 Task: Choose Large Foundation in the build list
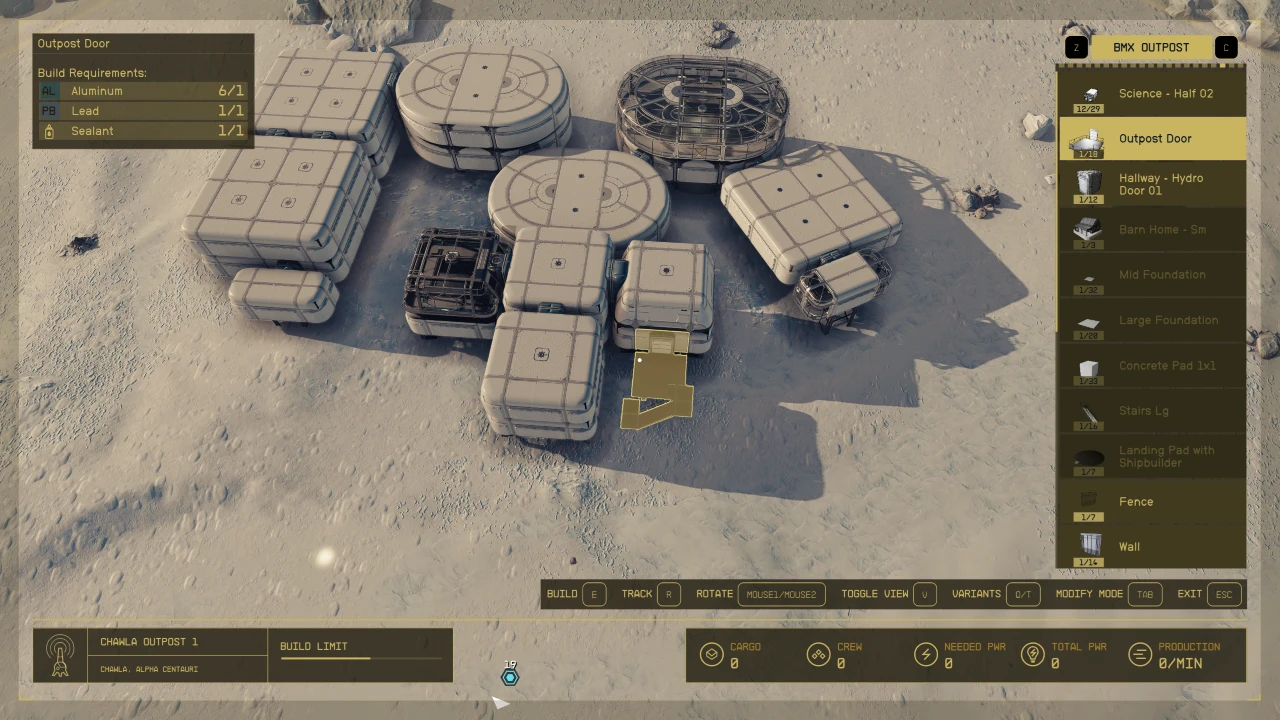(x=1152, y=321)
